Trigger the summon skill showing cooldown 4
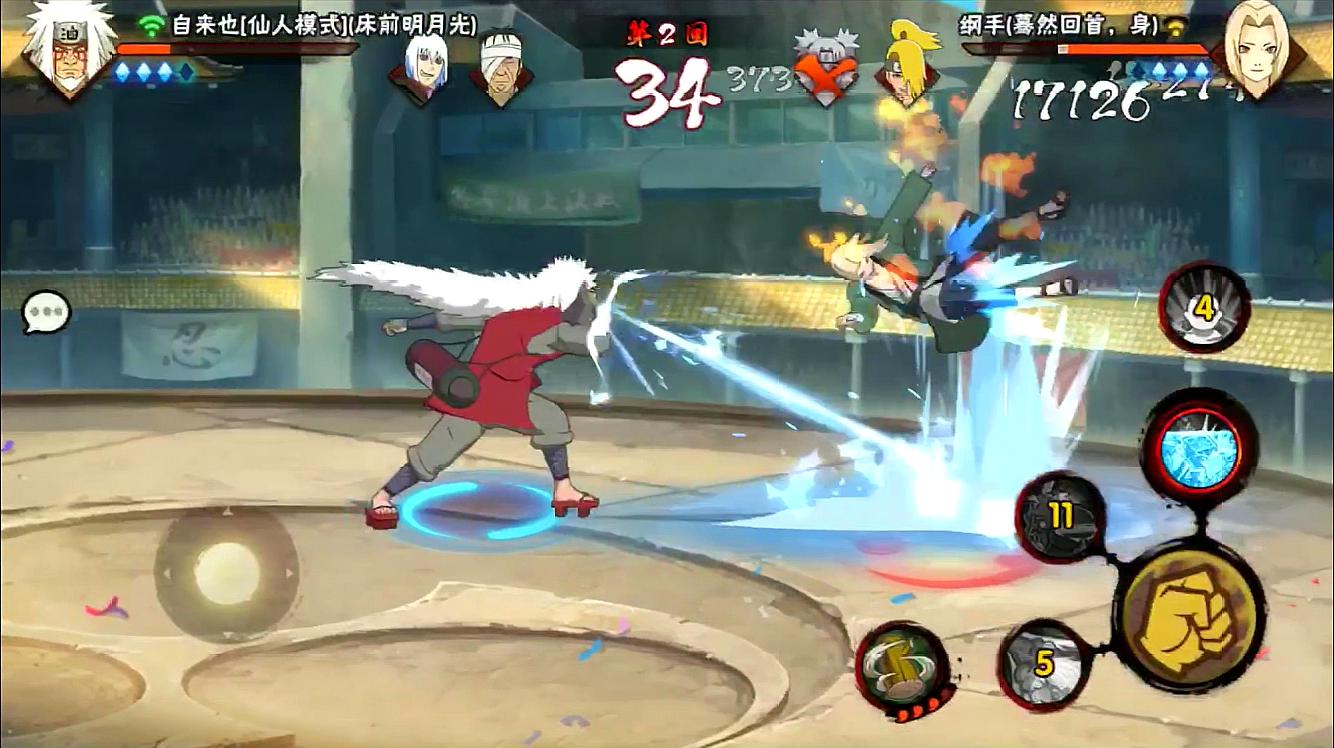 click(x=1204, y=308)
